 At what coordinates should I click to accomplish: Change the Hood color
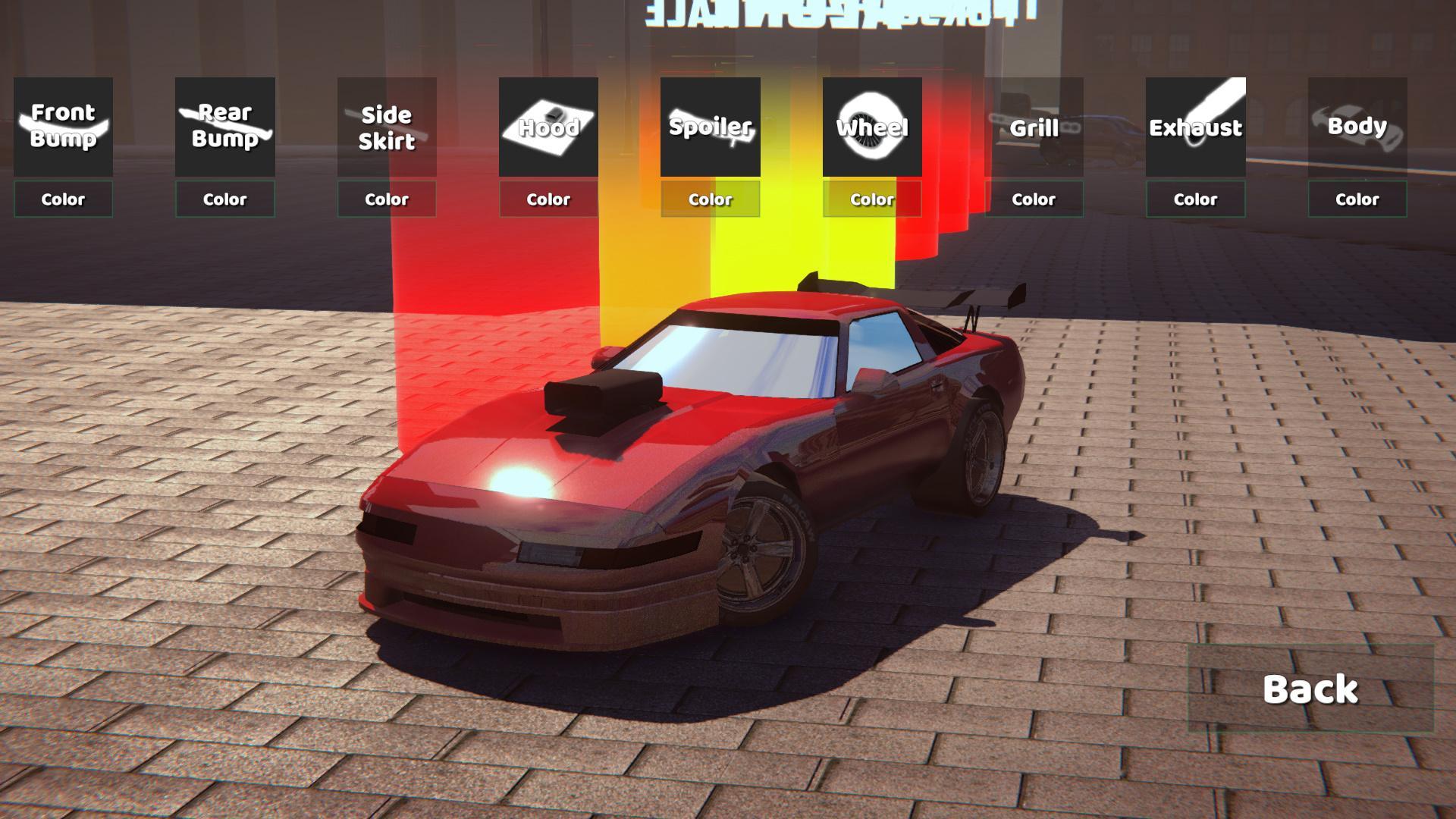(548, 199)
